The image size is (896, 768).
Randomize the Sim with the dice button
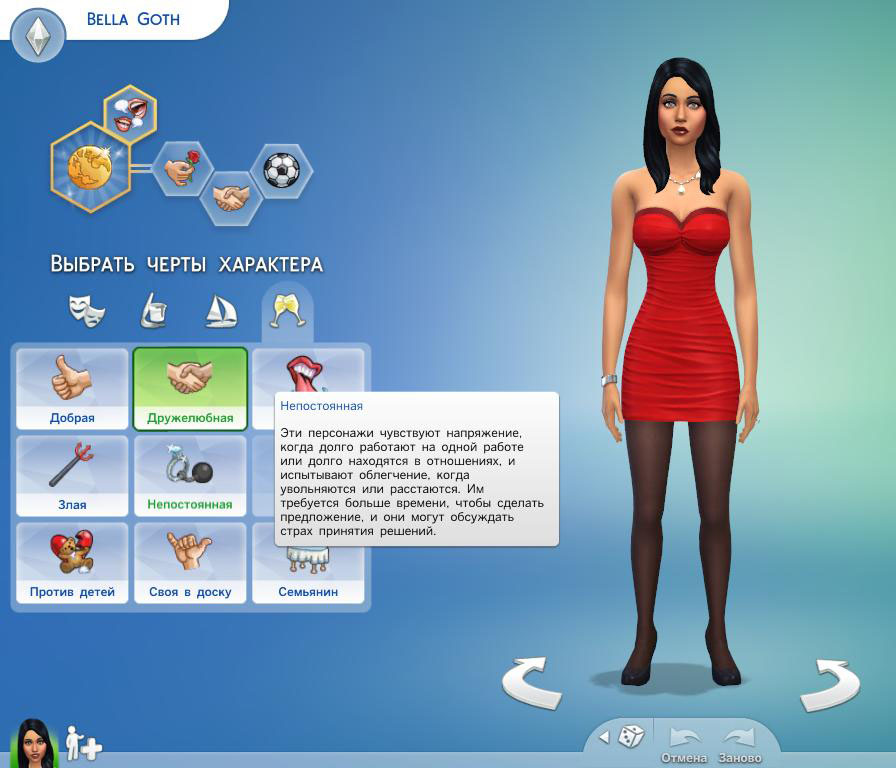coord(630,737)
